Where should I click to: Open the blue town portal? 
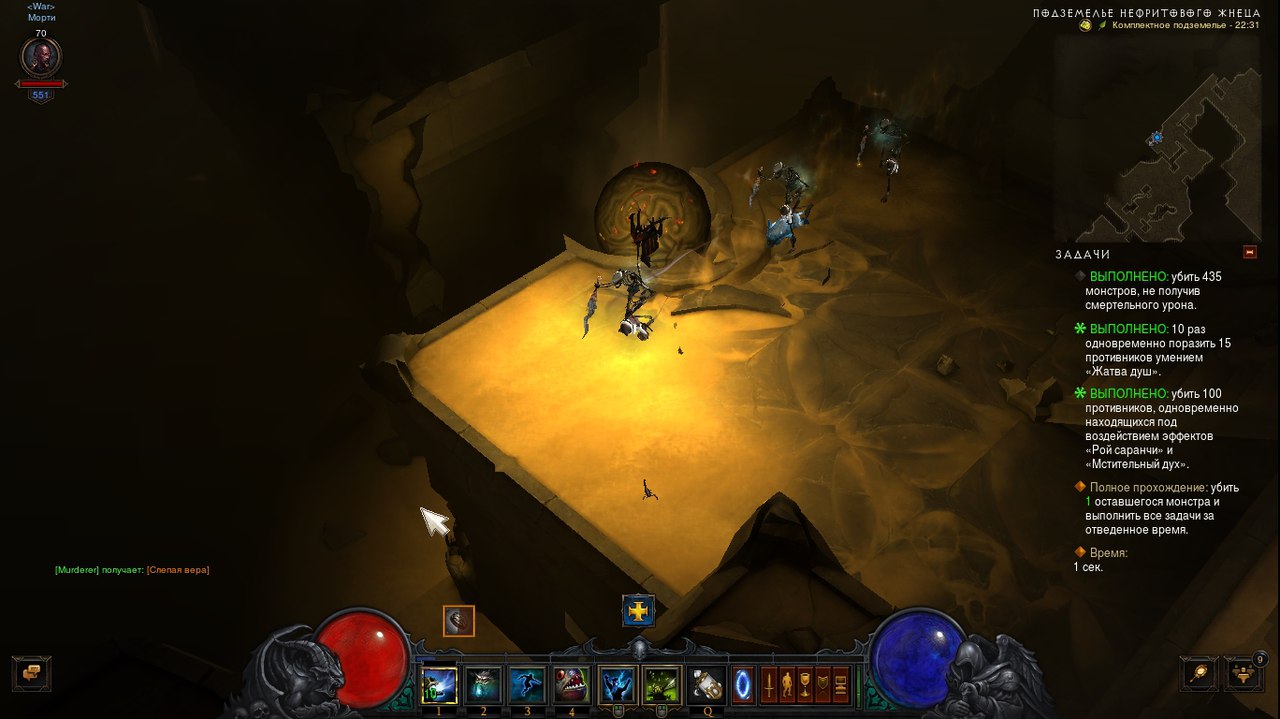point(743,685)
